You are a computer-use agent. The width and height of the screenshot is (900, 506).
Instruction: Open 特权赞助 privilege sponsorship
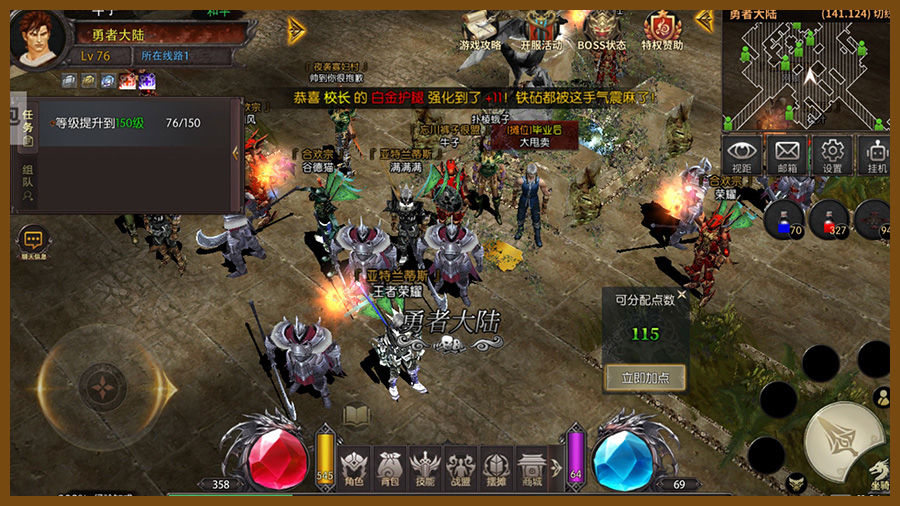tap(662, 30)
